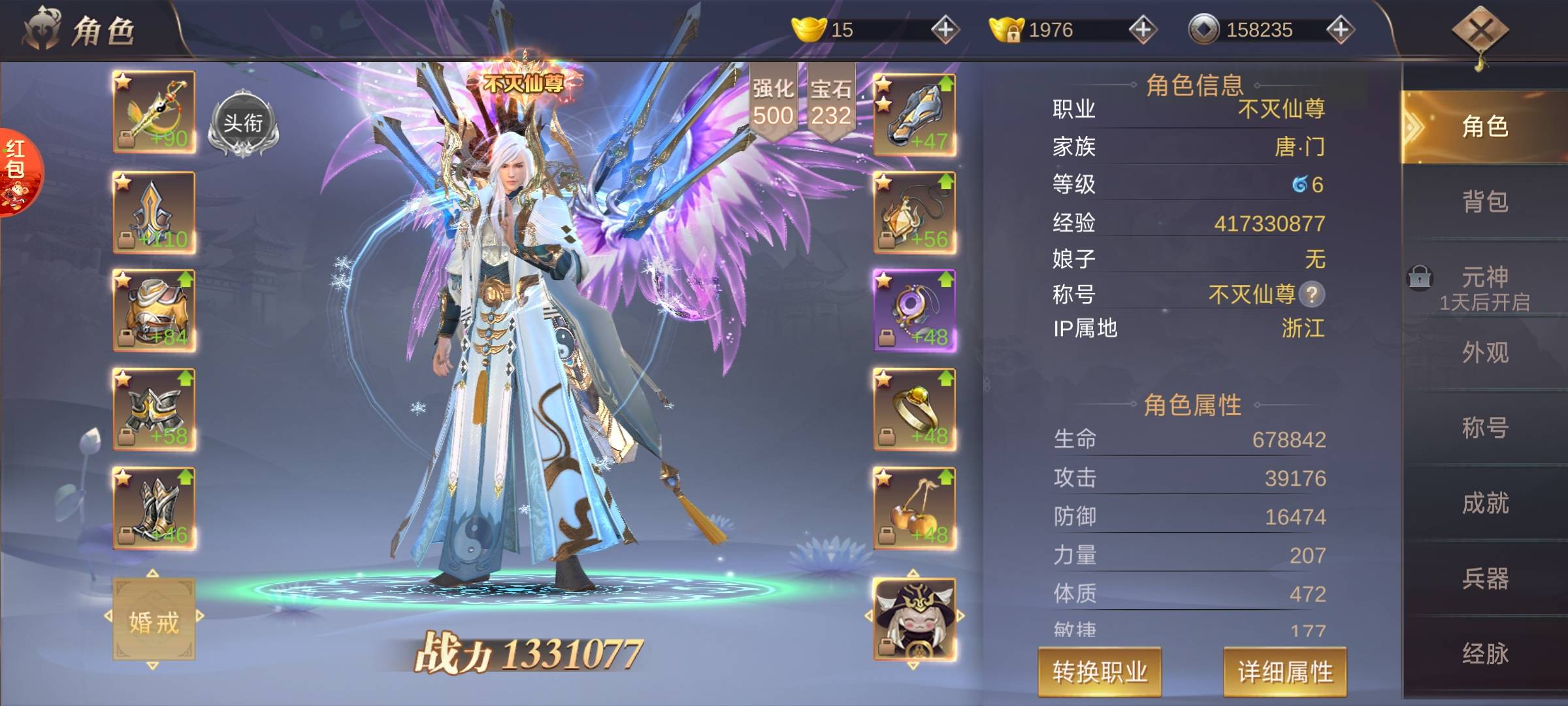Screen dimensions: 1568x706
Task: Select the boots equipment slot
Action: [154, 508]
